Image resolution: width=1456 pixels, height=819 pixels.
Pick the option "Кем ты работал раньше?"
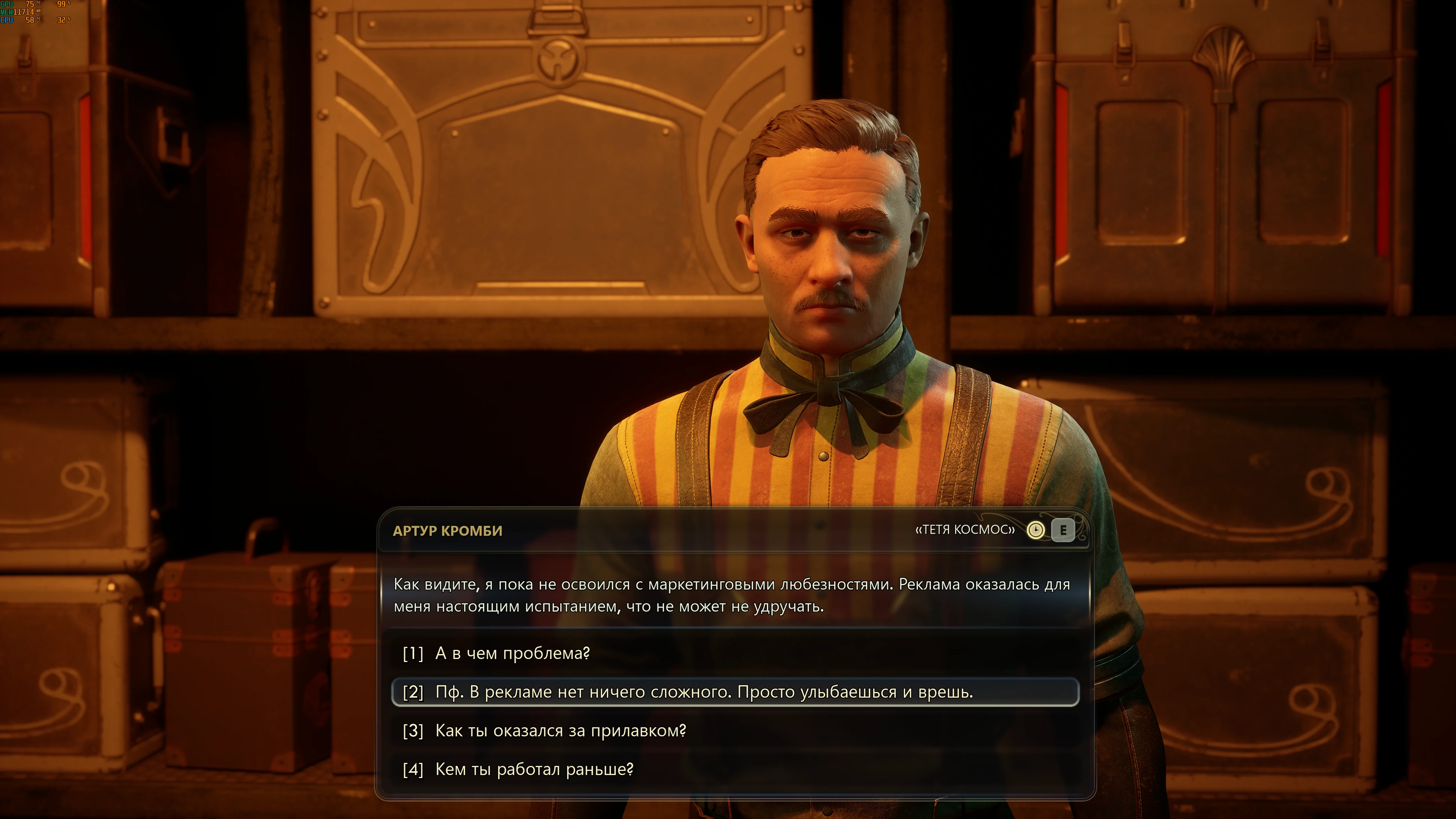click(534, 769)
